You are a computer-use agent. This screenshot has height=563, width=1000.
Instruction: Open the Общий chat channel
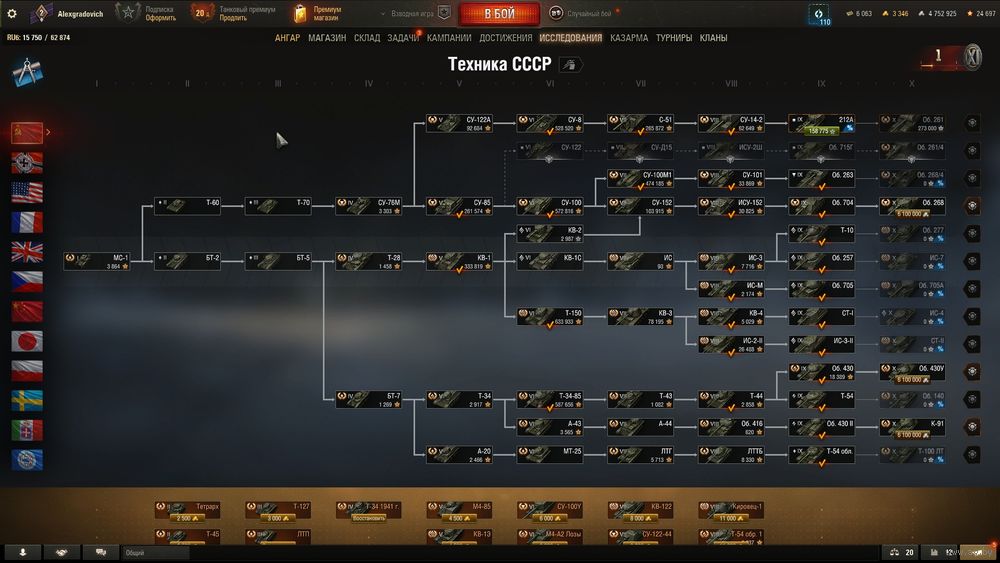click(x=155, y=552)
